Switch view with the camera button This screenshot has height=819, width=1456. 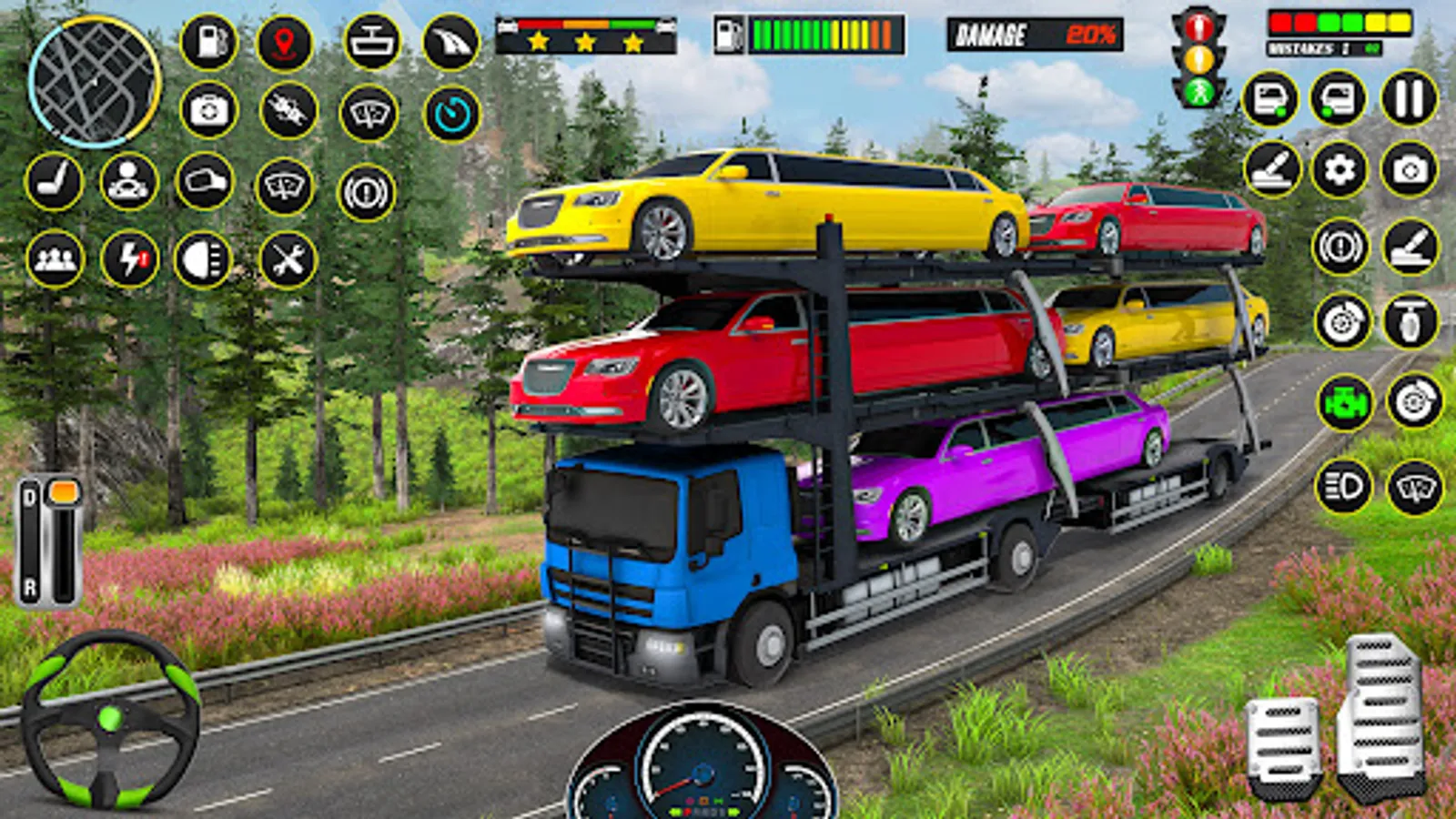pos(1409,169)
